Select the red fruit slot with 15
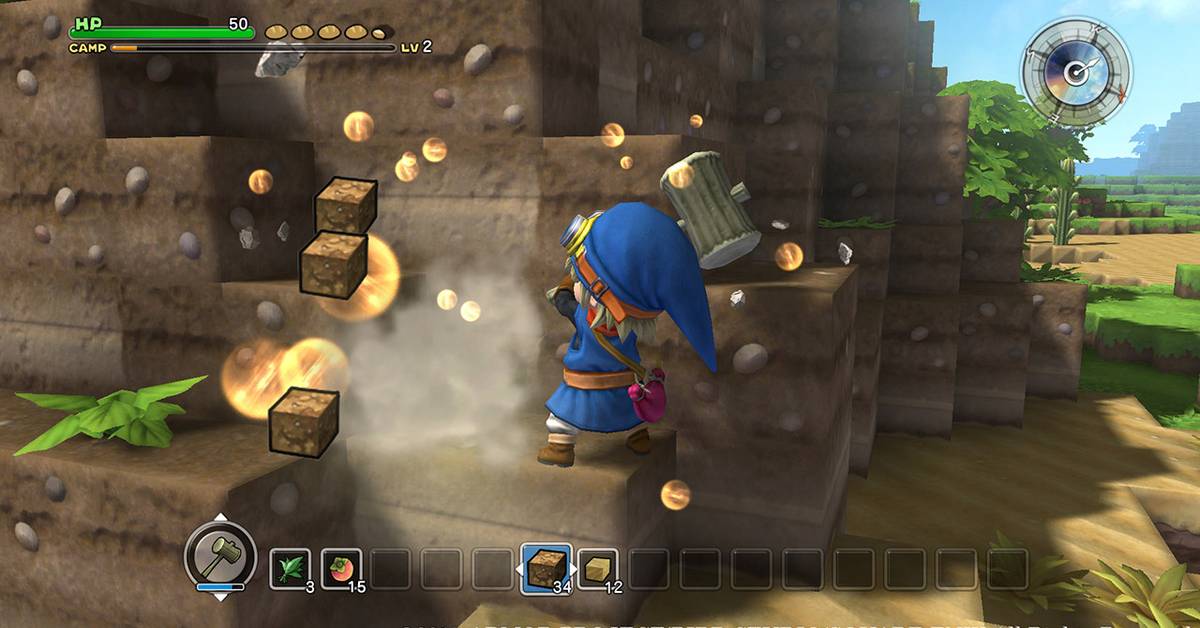The image size is (1200, 628). 342,568
